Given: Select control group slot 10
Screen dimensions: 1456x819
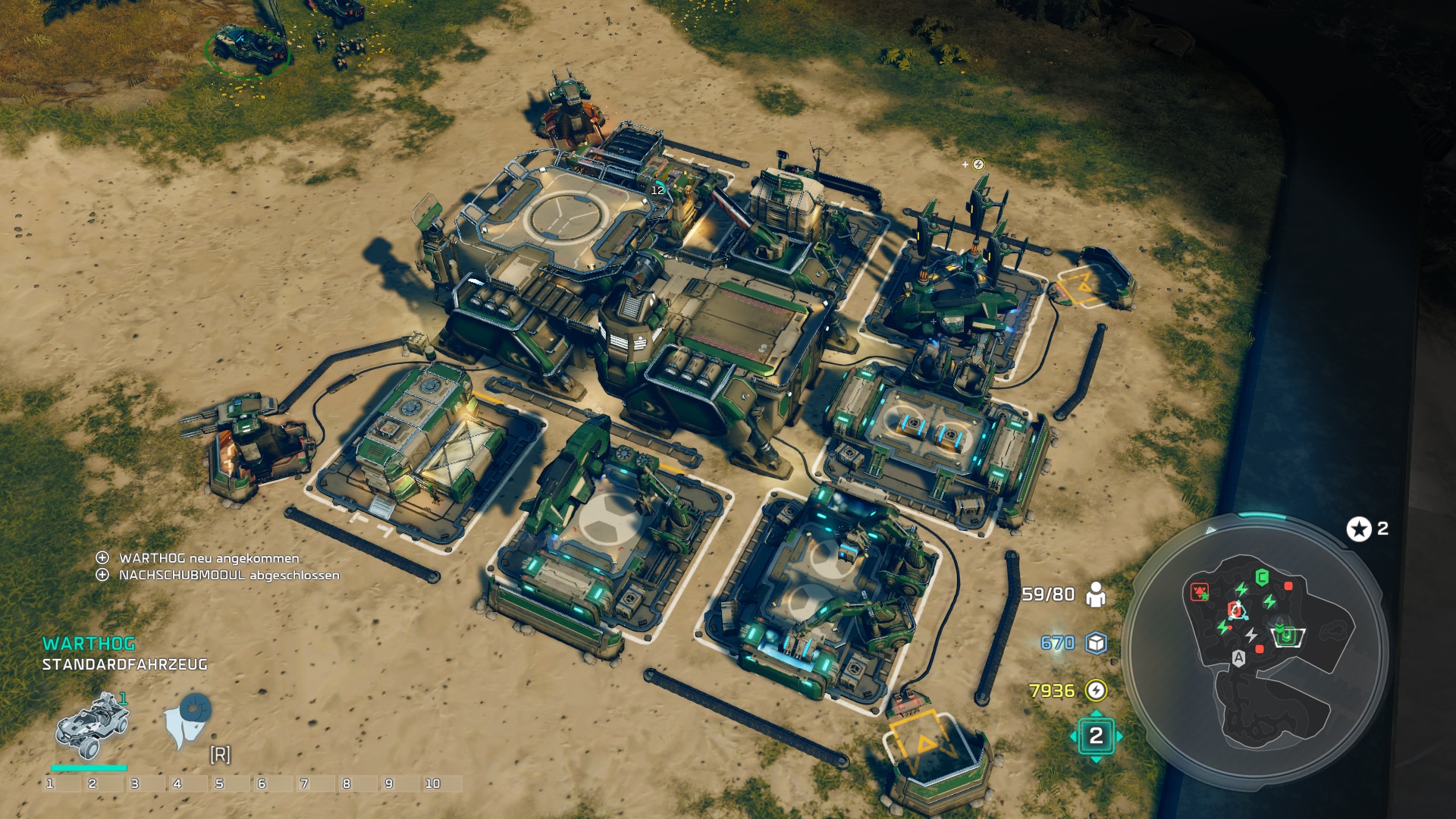Looking at the screenshot, I should click(433, 783).
